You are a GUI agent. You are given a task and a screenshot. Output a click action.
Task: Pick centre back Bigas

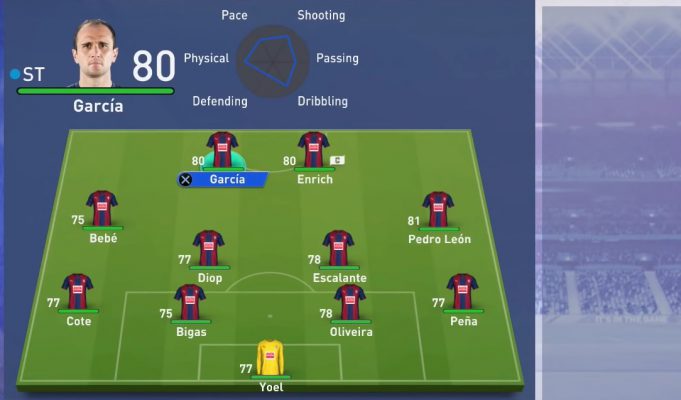[189, 302]
